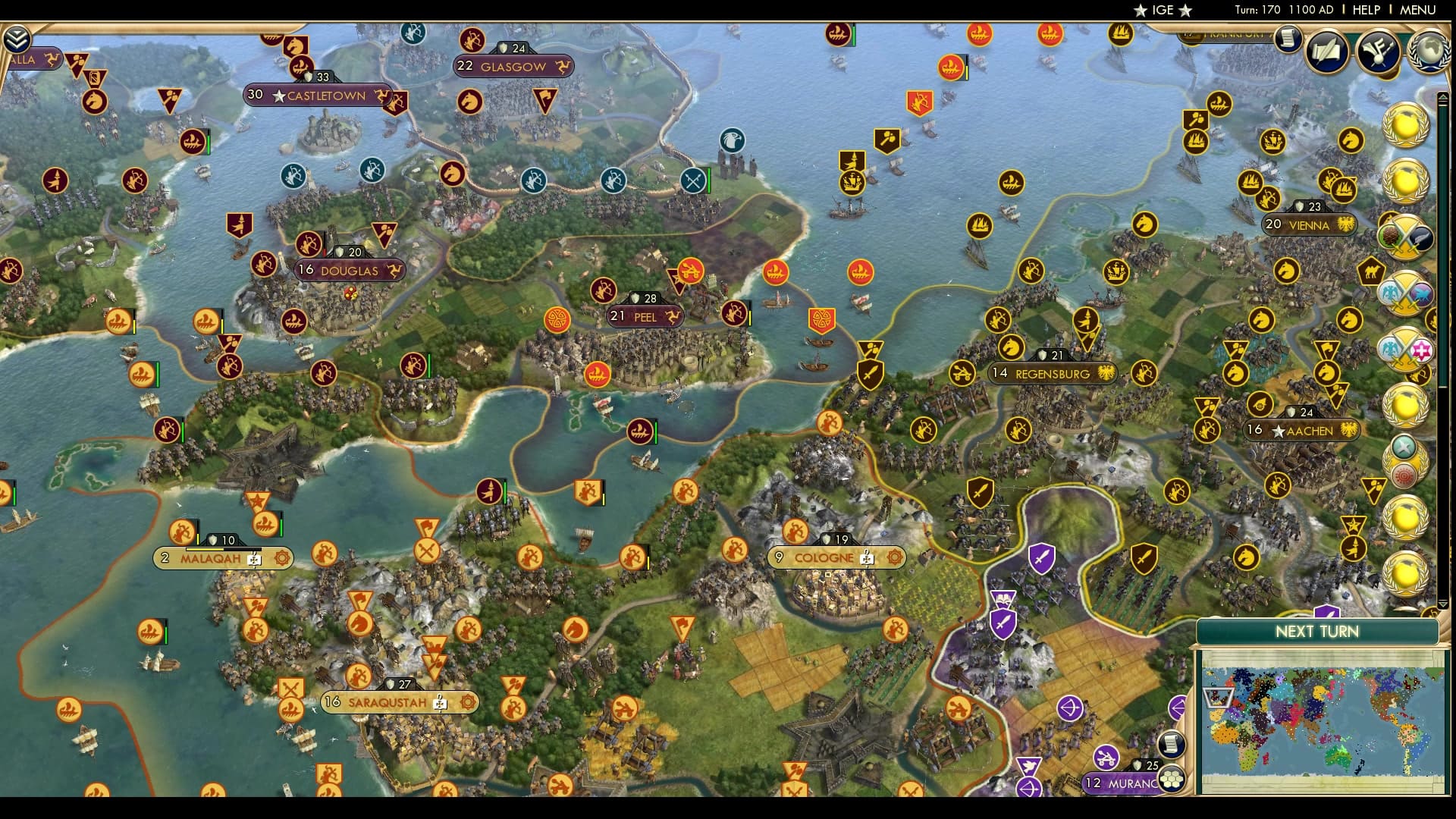
Task: Open the HELP menu
Action: click(1365, 10)
